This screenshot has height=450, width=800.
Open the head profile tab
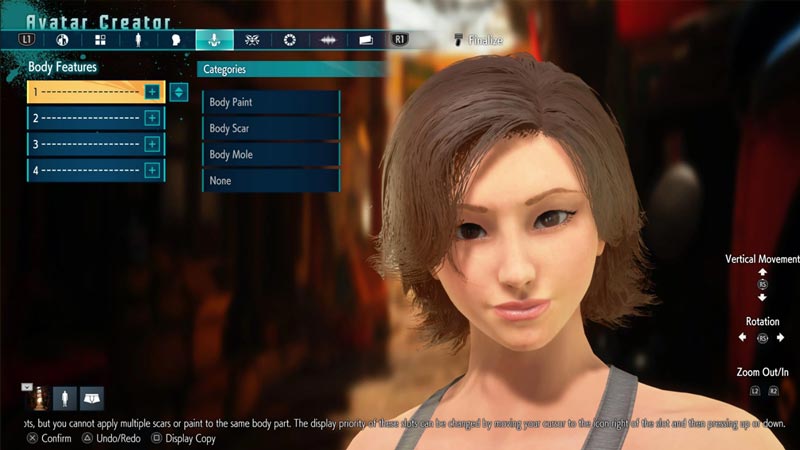[x=175, y=41]
